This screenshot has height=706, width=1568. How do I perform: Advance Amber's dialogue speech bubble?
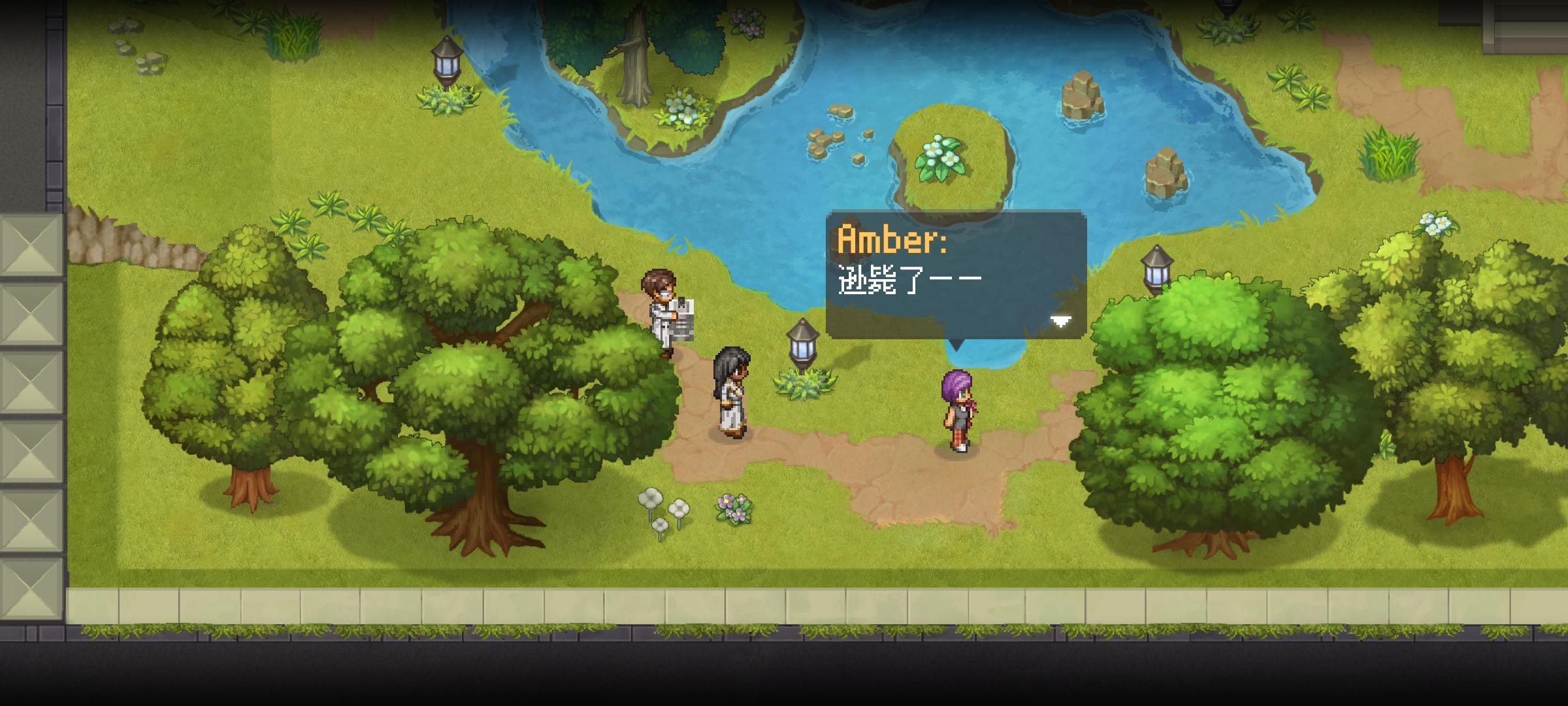click(x=956, y=275)
